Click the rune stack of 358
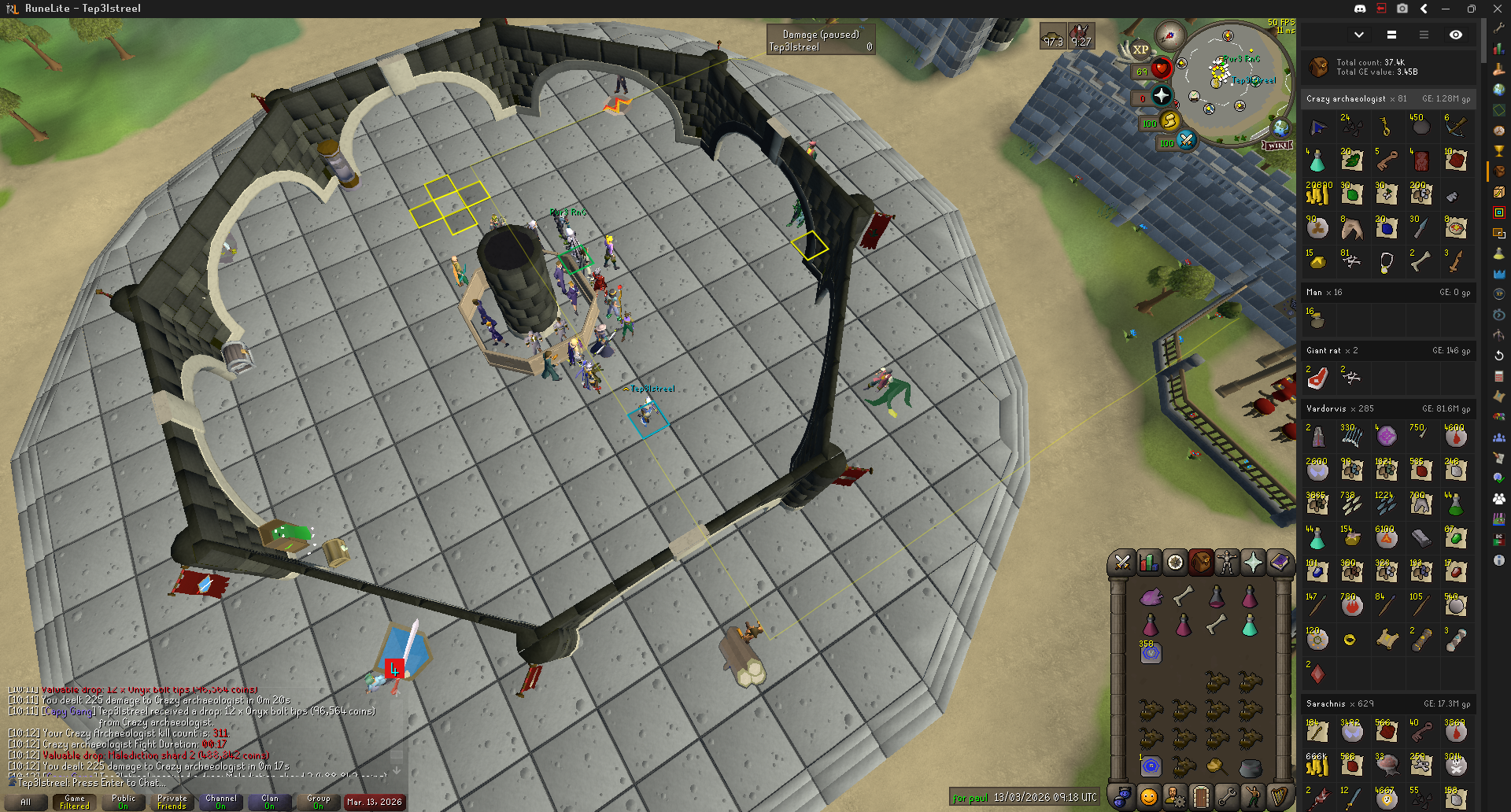This screenshot has width=1511, height=812. coord(1151,652)
